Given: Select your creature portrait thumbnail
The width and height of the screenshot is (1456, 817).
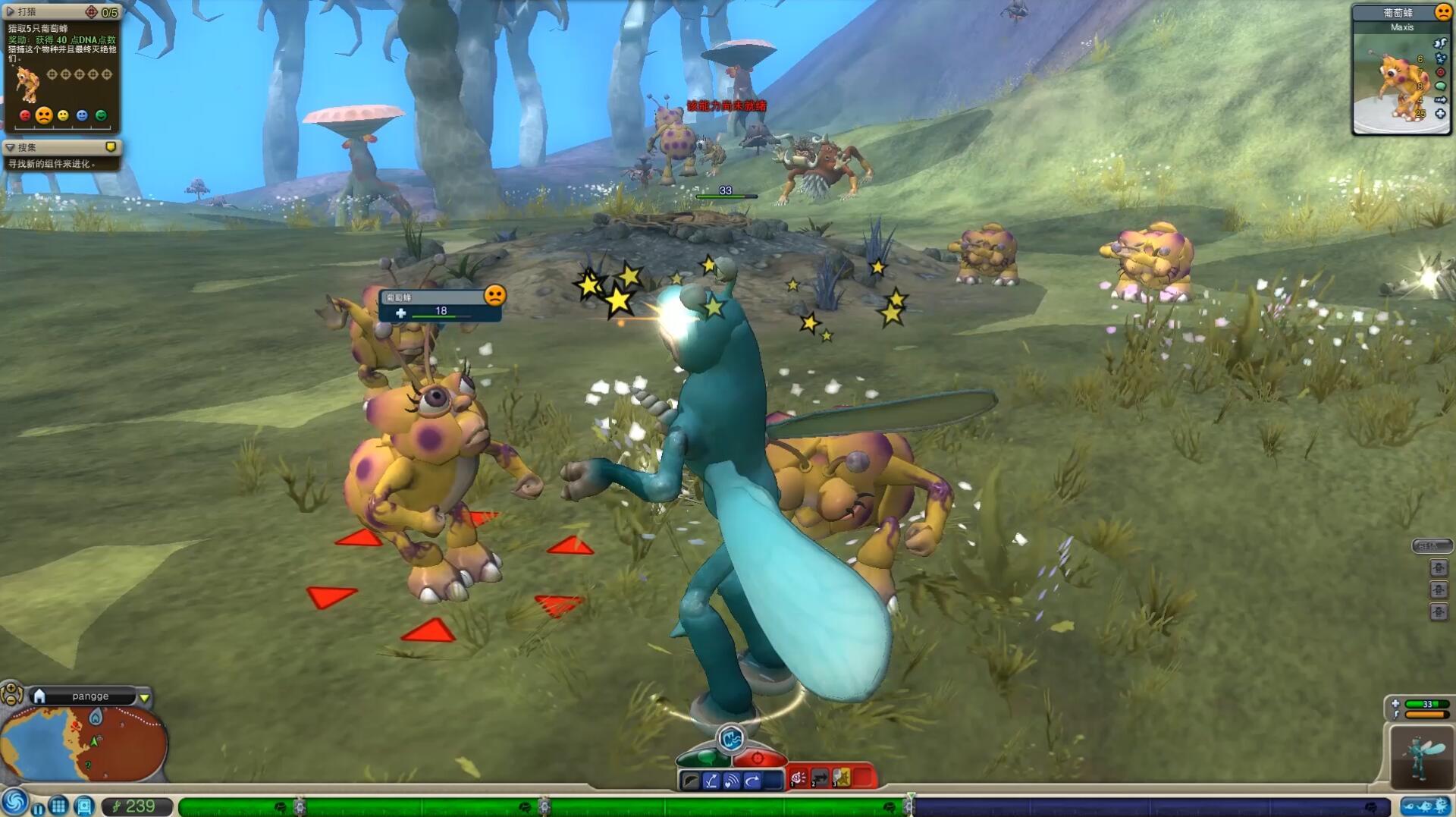Looking at the screenshot, I should pos(1422,756).
